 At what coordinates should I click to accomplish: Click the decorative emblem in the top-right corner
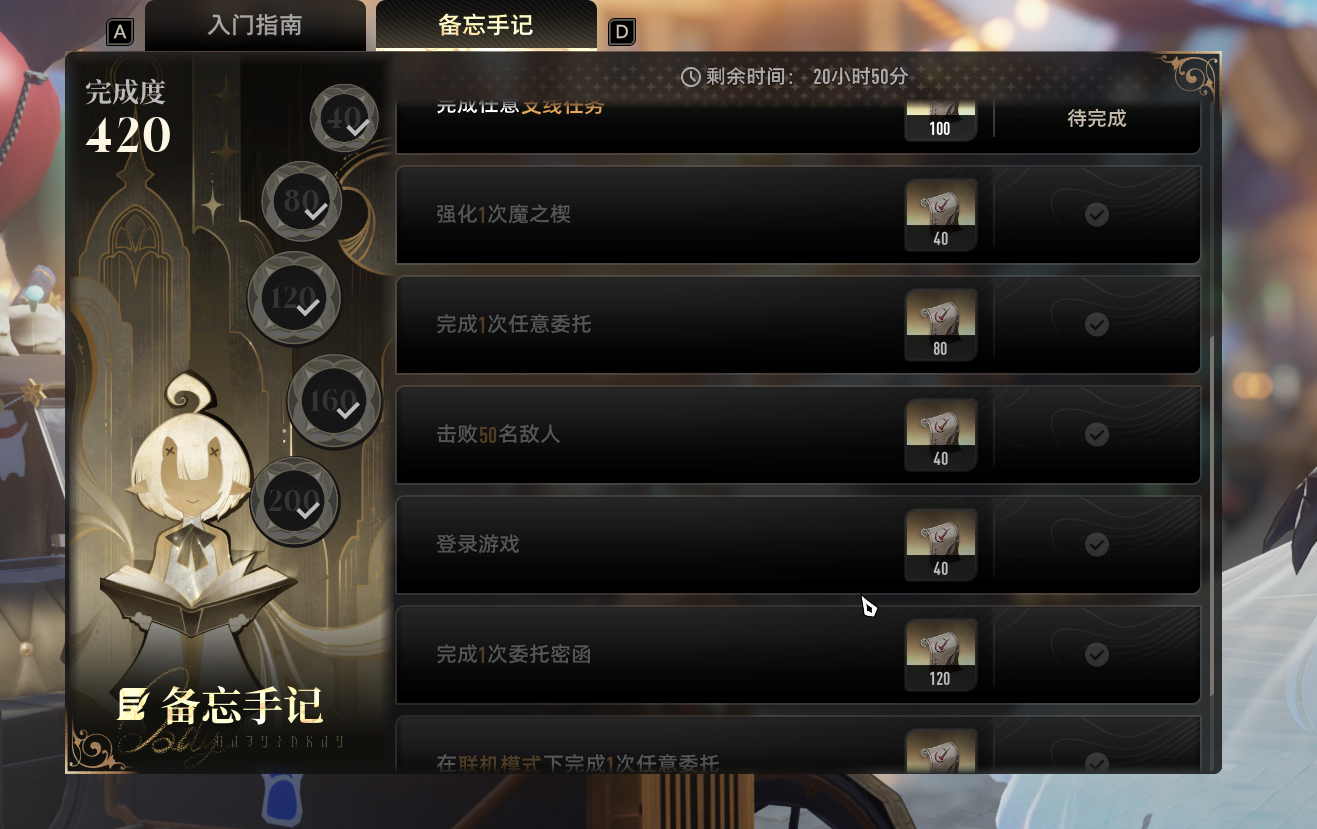(1190, 75)
